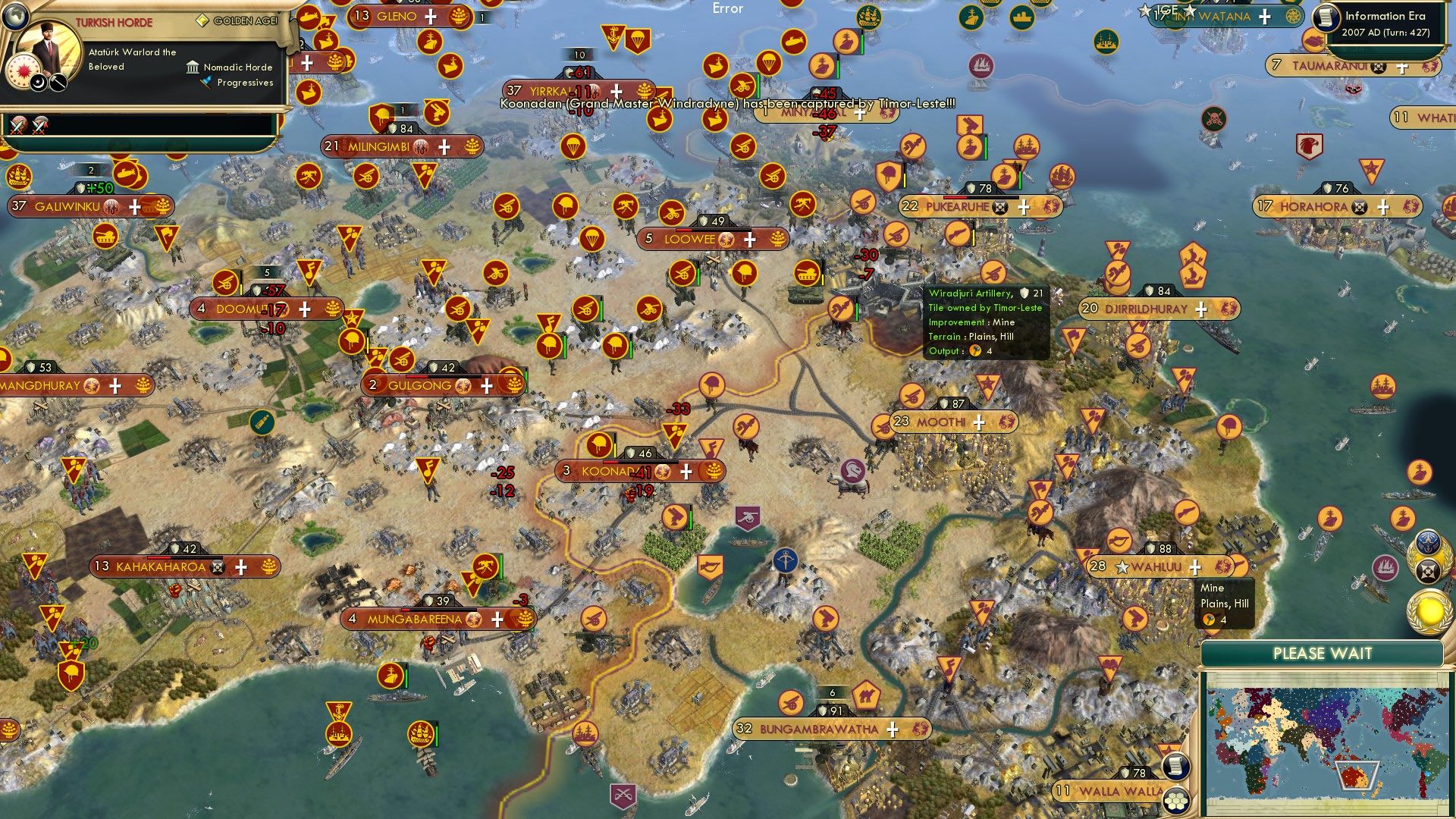Click the dark faction medallion below the blue one

click(x=1428, y=570)
